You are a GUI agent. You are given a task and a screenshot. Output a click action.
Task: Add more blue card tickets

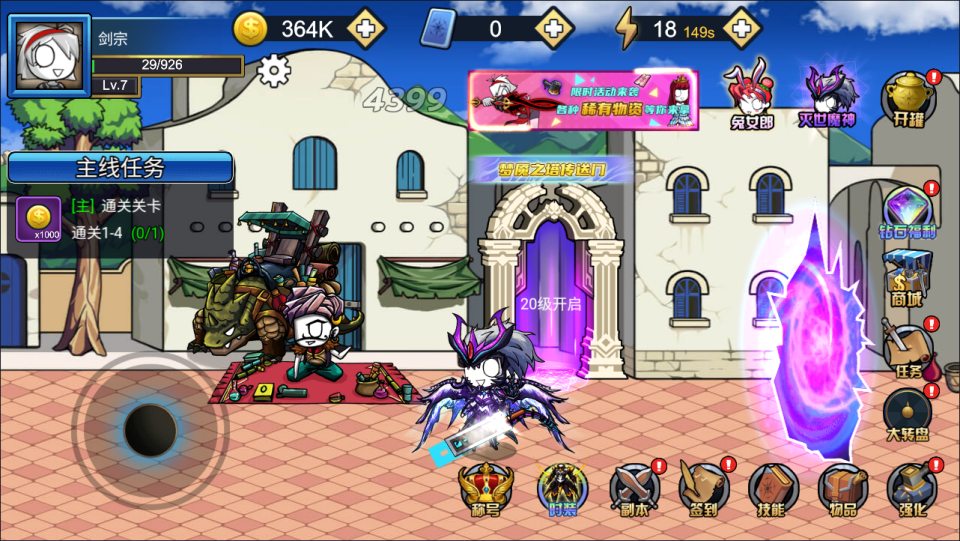tap(552, 28)
